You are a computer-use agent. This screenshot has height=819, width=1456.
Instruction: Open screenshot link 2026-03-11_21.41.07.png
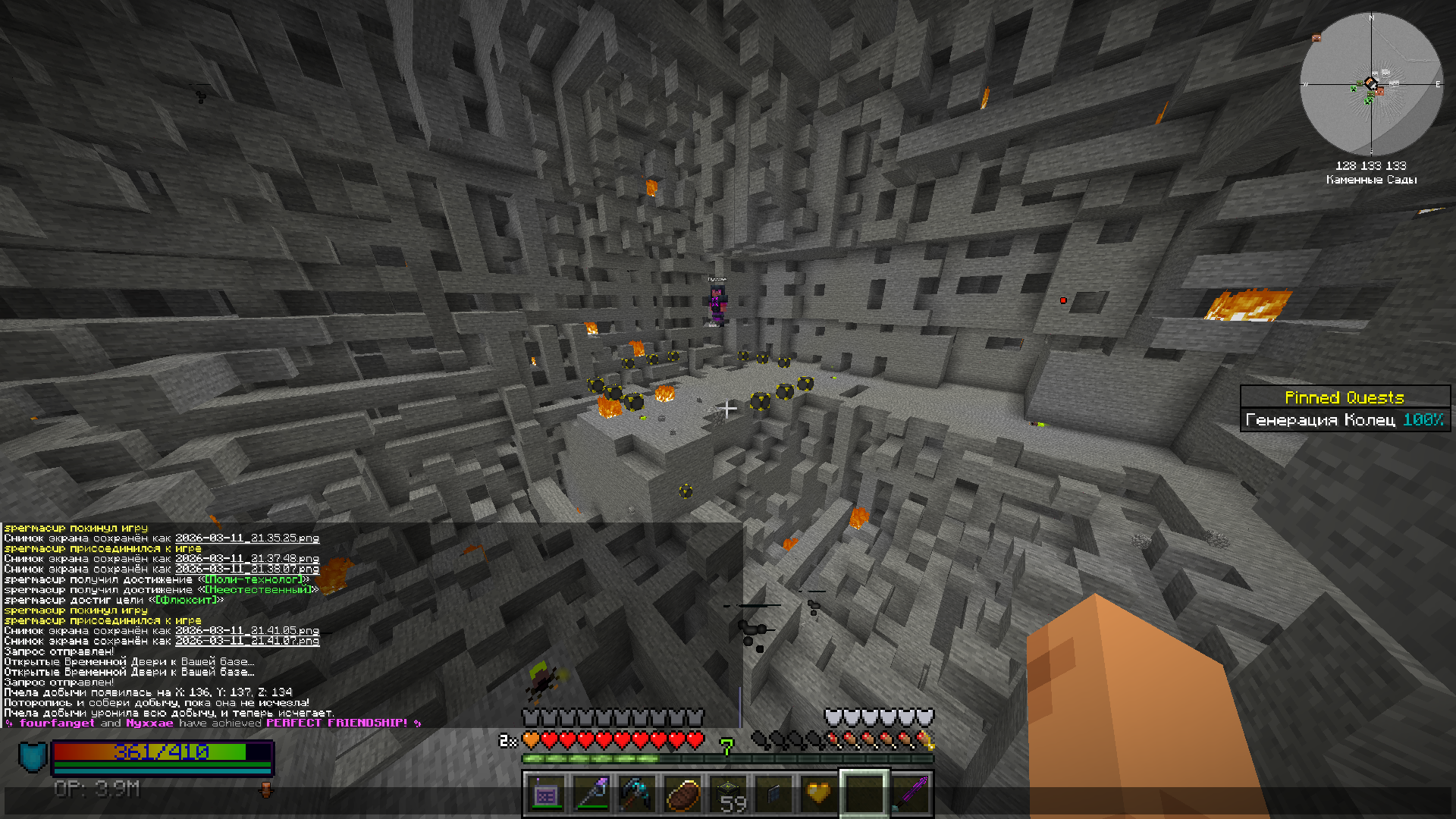click(x=247, y=641)
